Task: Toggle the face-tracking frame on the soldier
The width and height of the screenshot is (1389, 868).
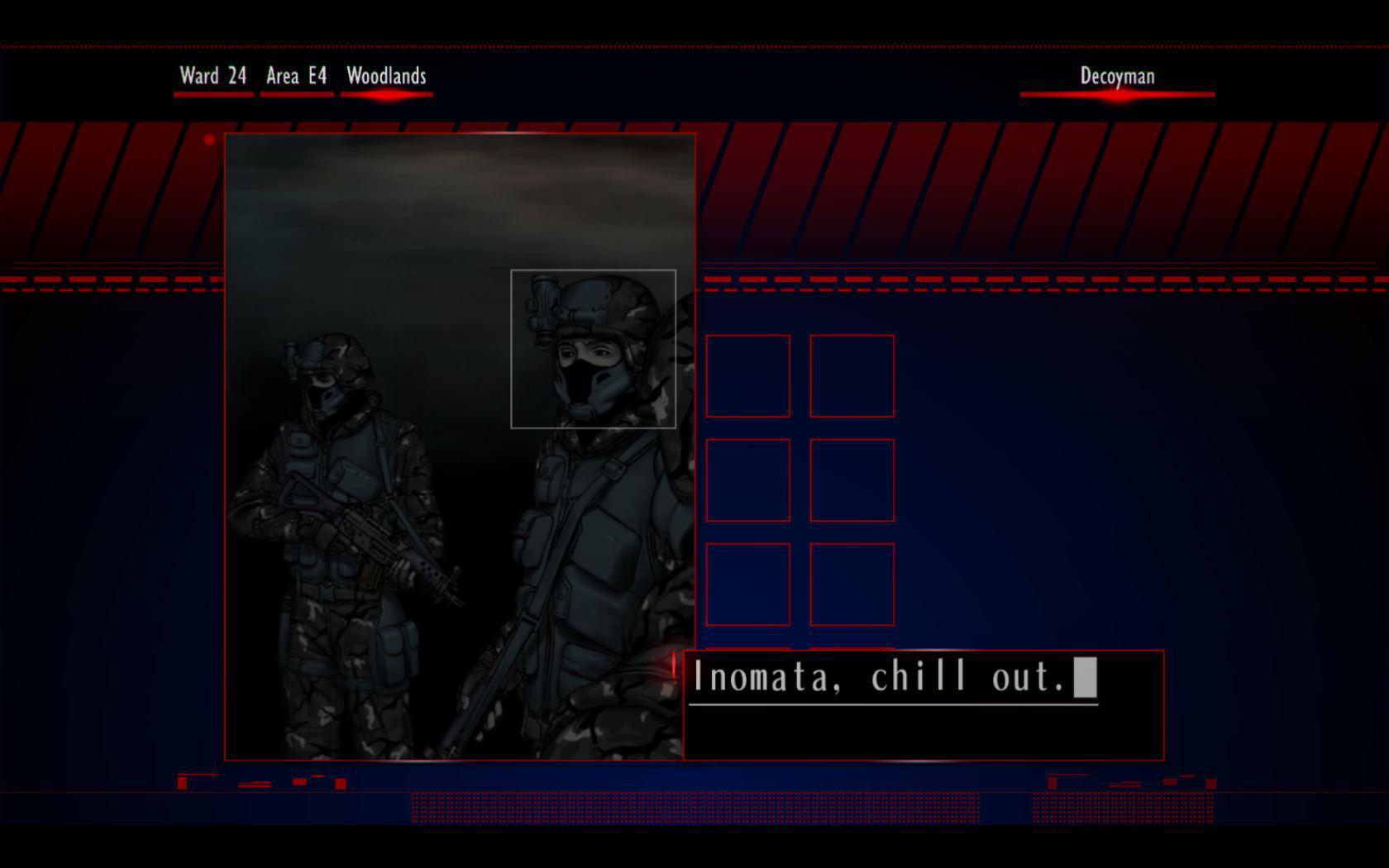Action: [x=594, y=347]
